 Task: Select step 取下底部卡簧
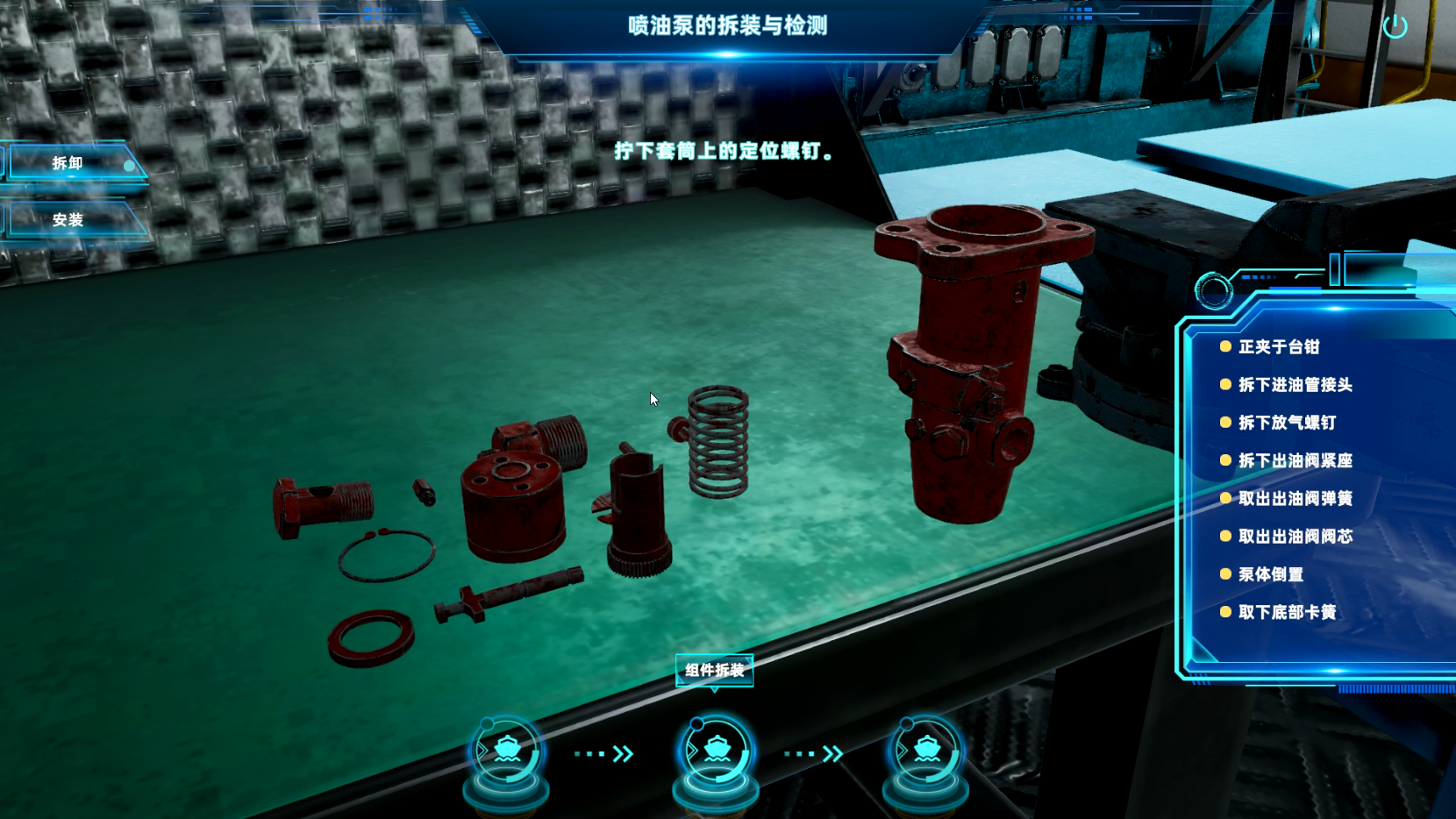1287,613
